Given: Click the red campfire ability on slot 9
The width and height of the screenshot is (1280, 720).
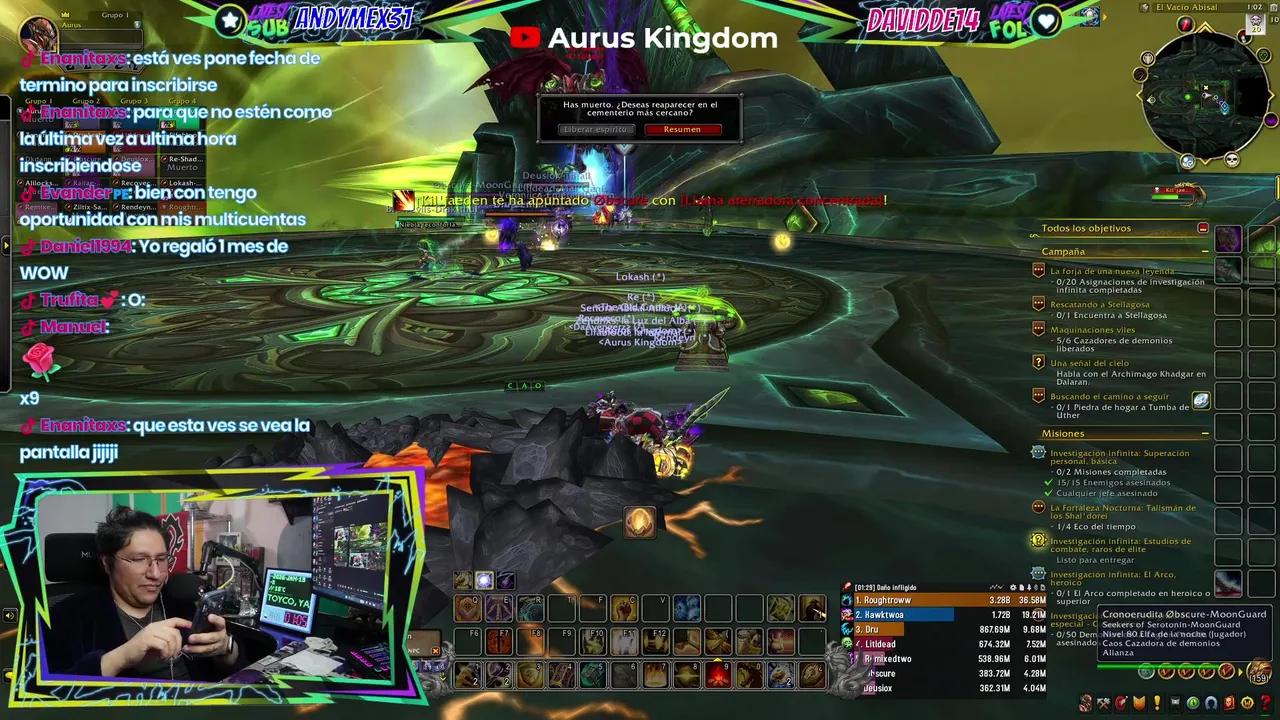Looking at the screenshot, I should point(720,675).
